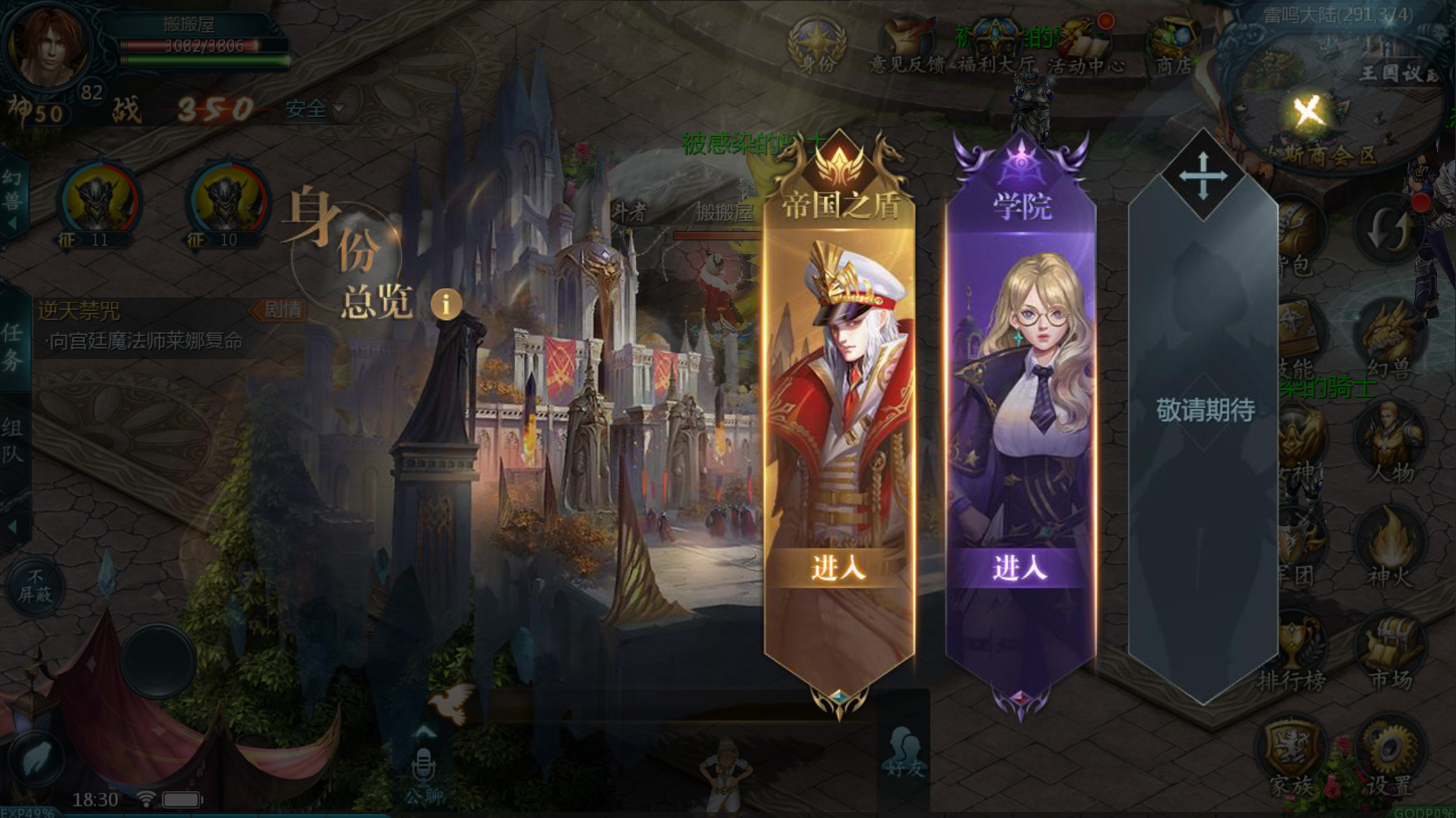Enter the 学院 identity
The width and height of the screenshot is (1456, 818).
click(1019, 568)
